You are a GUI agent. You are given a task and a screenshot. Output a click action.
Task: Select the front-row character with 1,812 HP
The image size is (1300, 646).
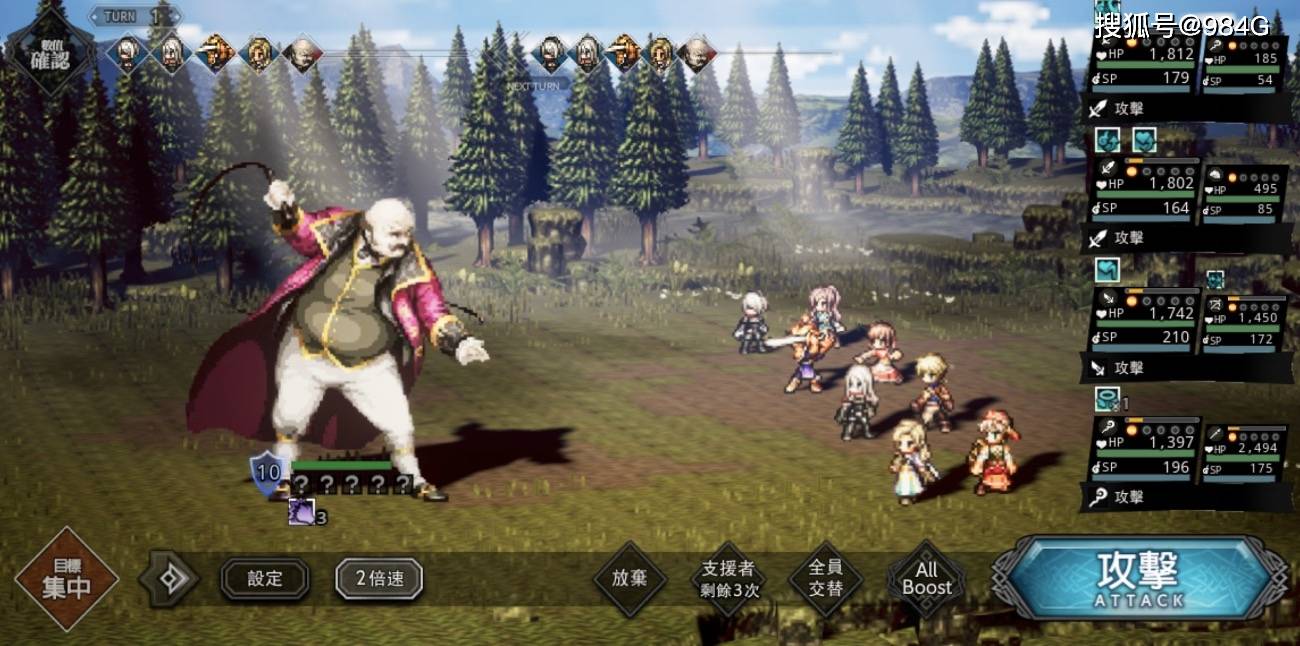[1143, 66]
